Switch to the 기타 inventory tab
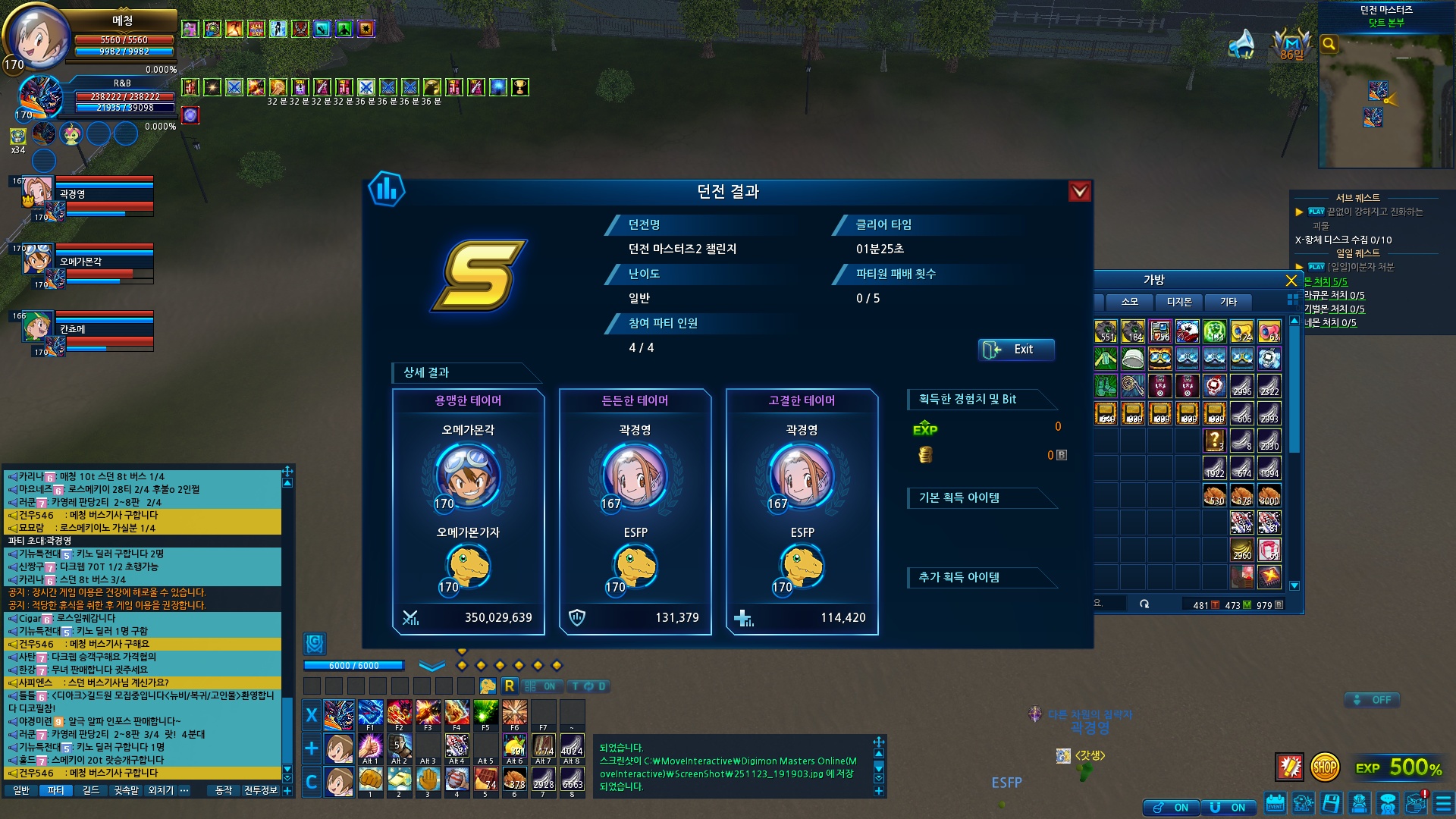Image resolution: width=1456 pixels, height=819 pixels. [1228, 302]
